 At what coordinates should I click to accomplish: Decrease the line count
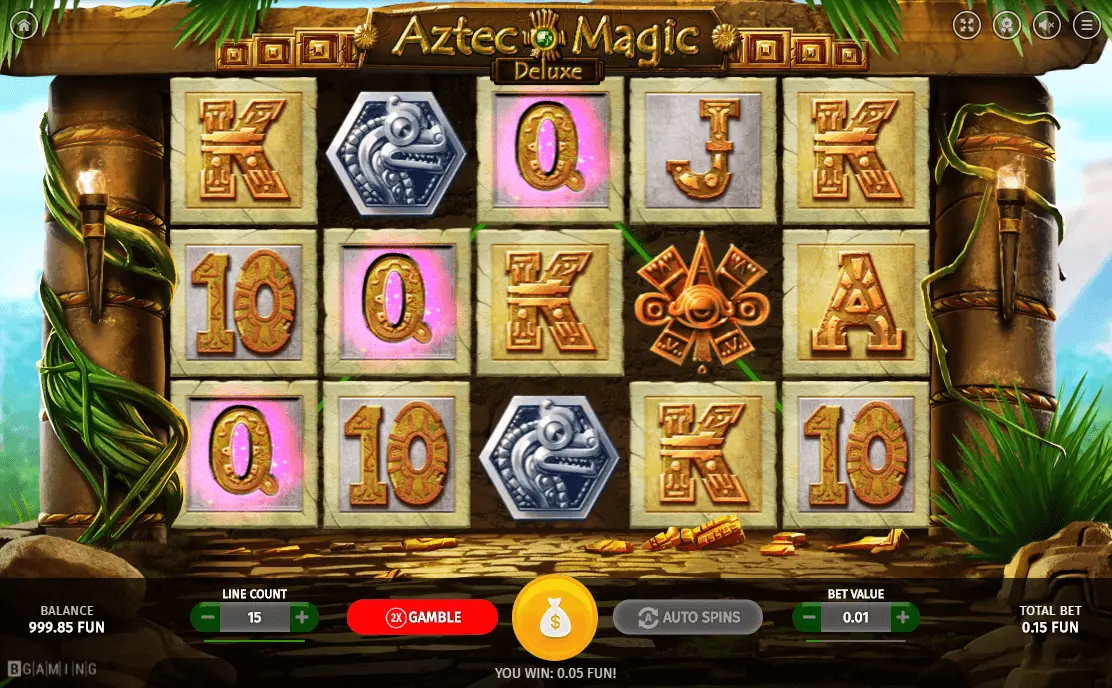(x=207, y=617)
